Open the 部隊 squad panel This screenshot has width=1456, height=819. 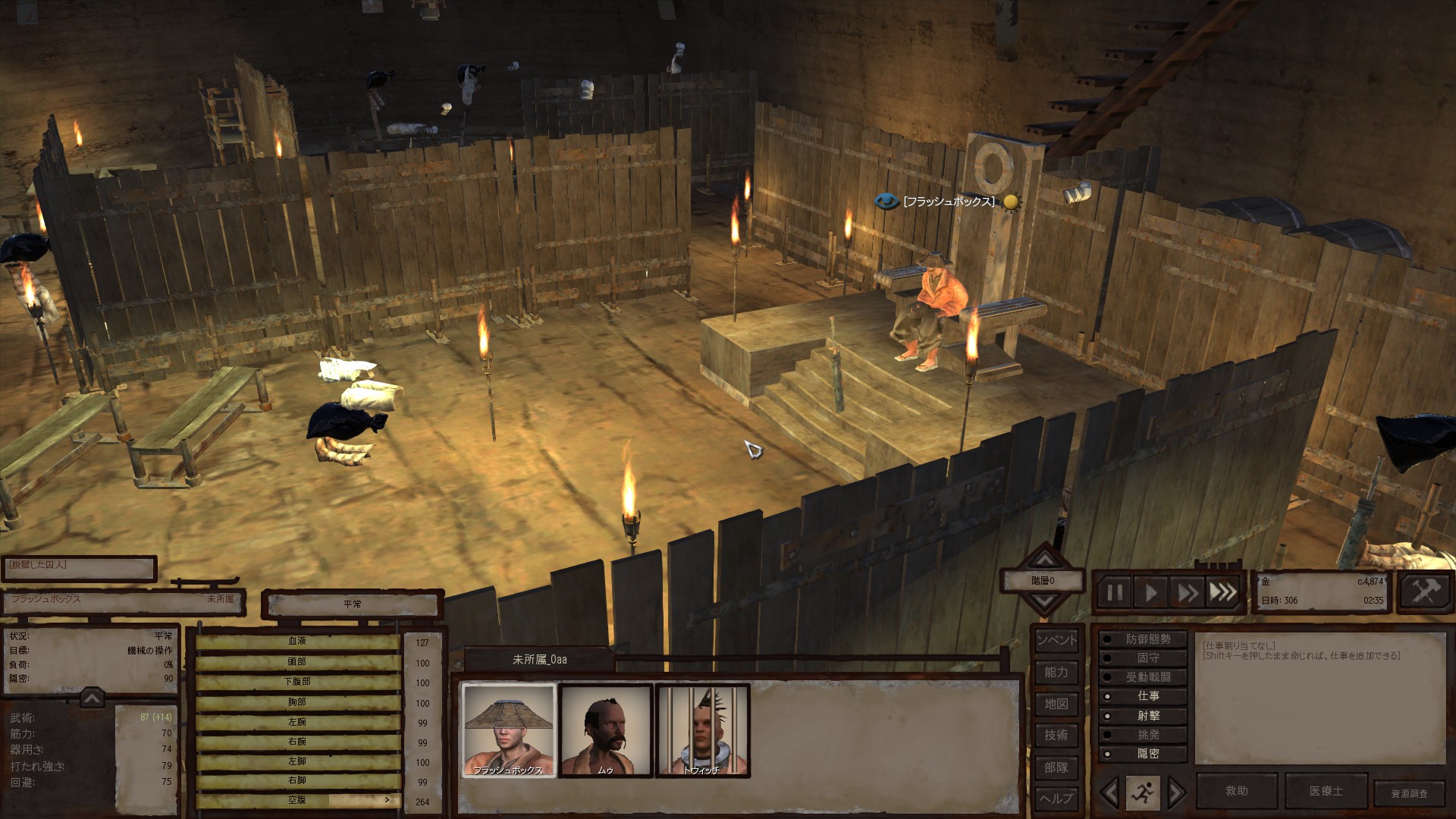click(x=1056, y=767)
